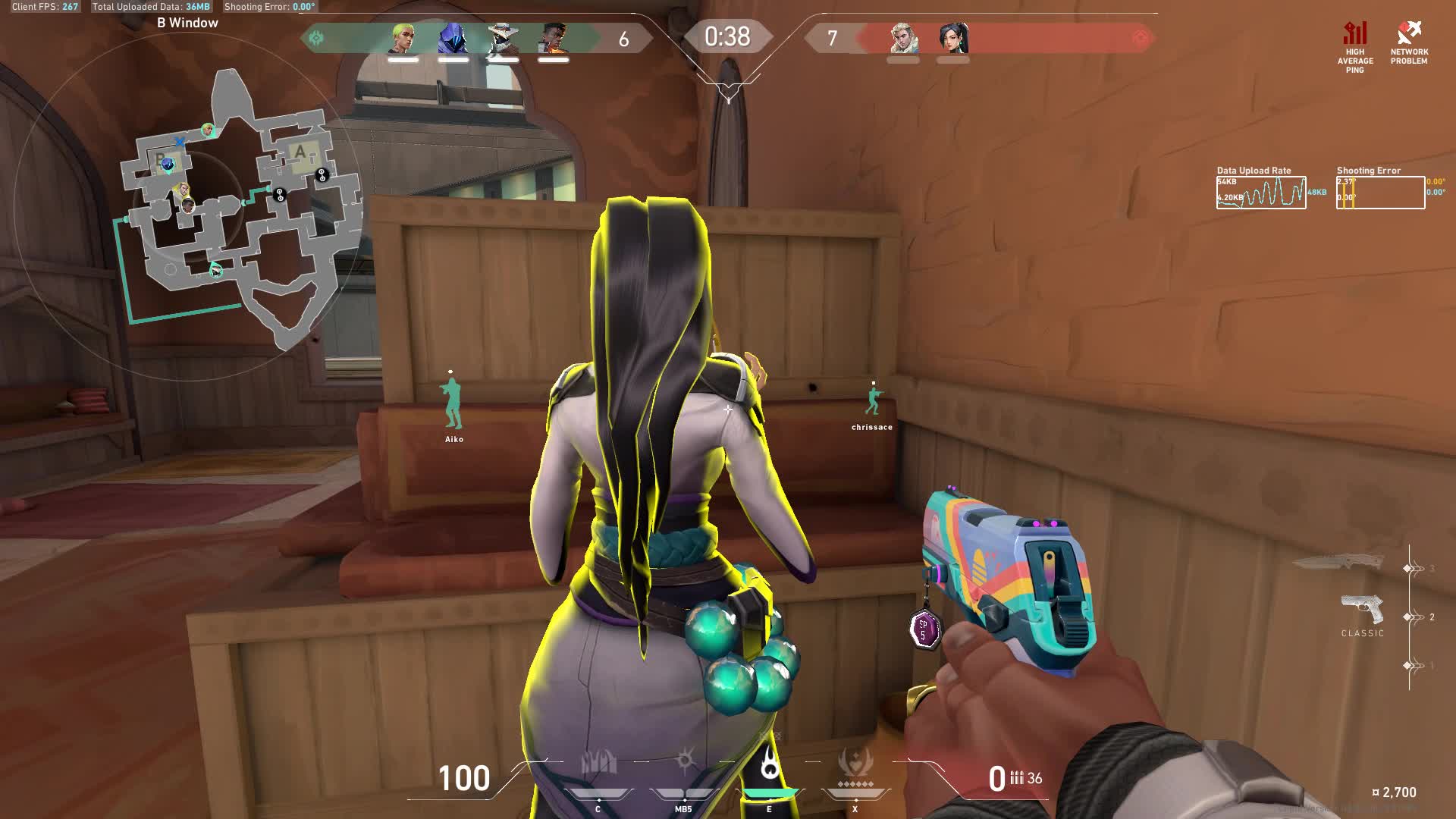Select Phoenix's portrait in the team bar
Viewport: 1456px width, 819px height.
pyautogui.click(x=554, y=38)
